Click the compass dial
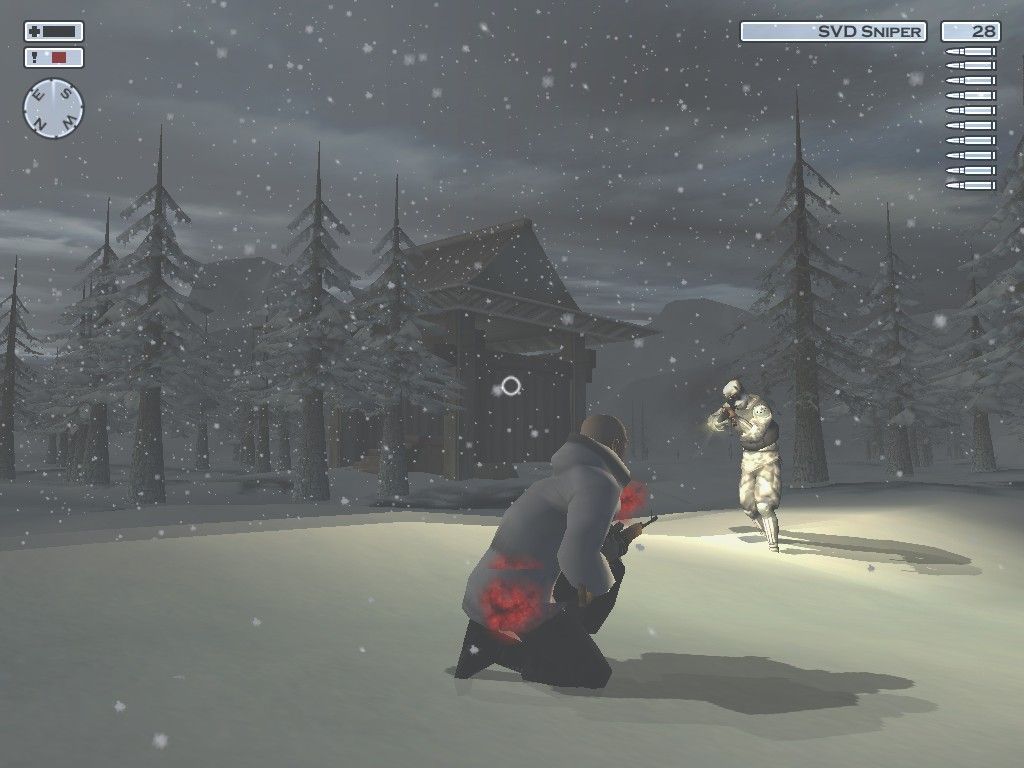This screenshot has height=768, width=1024. [53, 108]
